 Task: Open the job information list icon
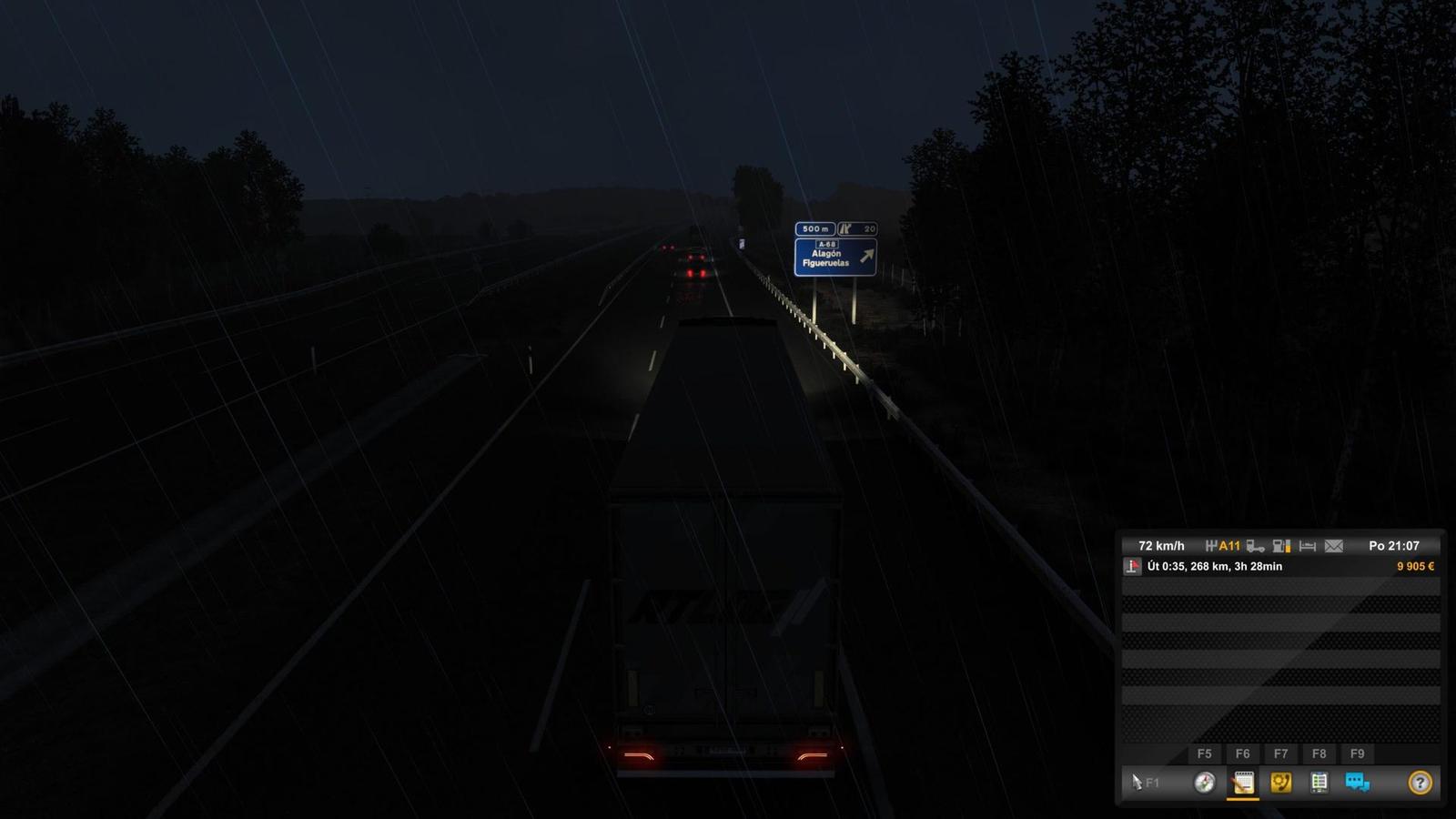tap(1319, 782)
